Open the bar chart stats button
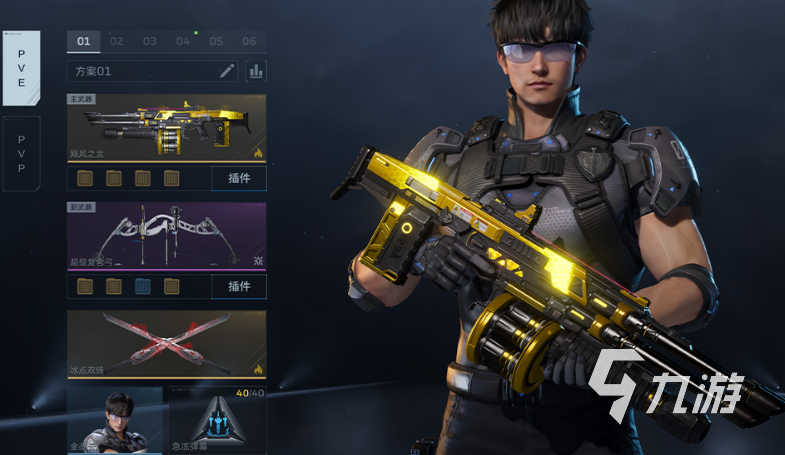Viewport: 785px width, 455px height. 256,71
